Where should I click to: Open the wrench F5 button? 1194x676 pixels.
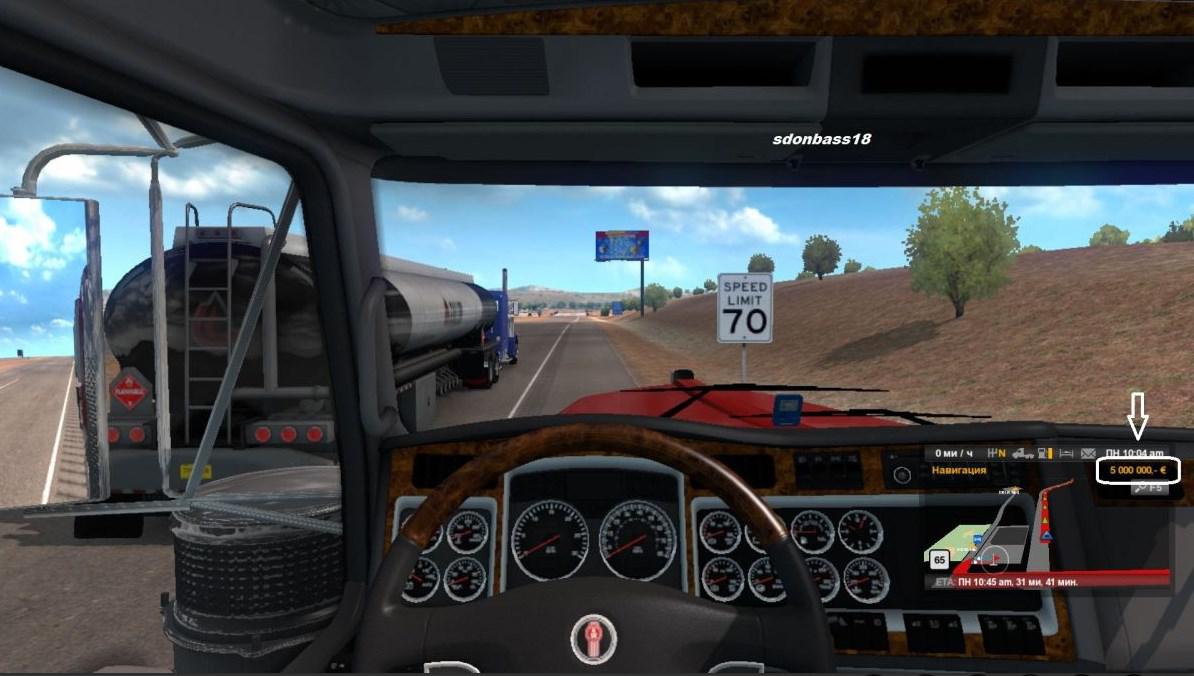pos(1147,488)
